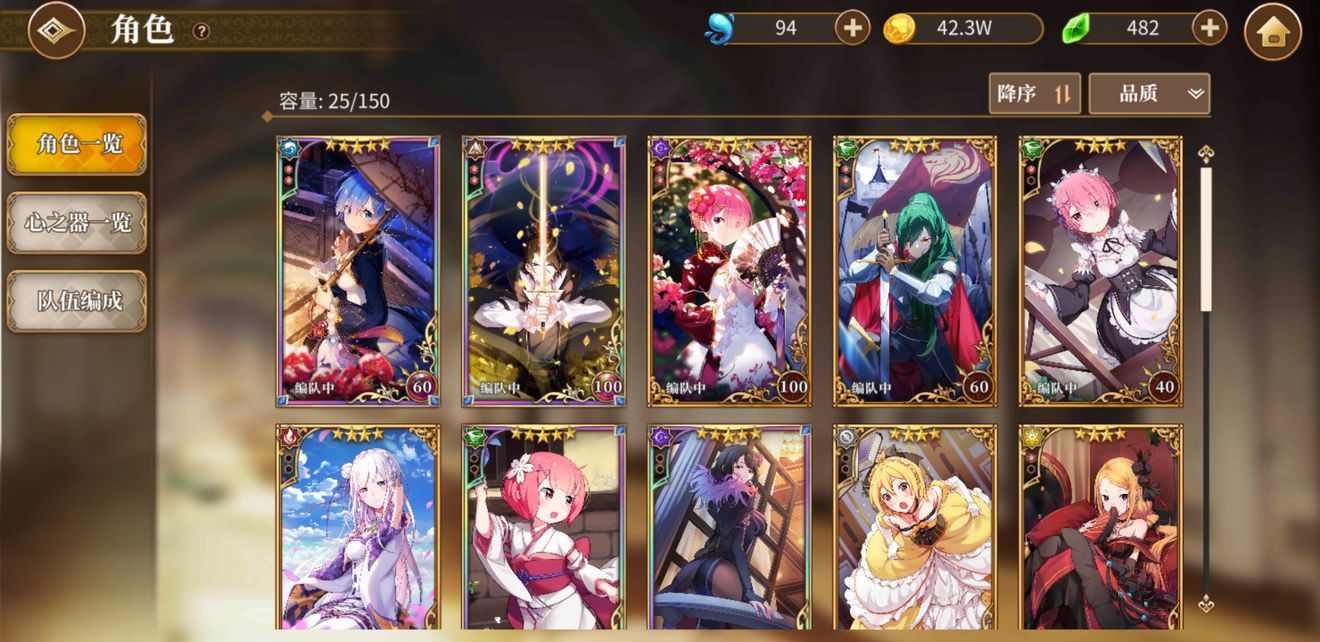Image resolution: width=1320 pixels, height=642 pixels.
Task: Select the blonde girl in red-black dress
Action: [1101, 528]
